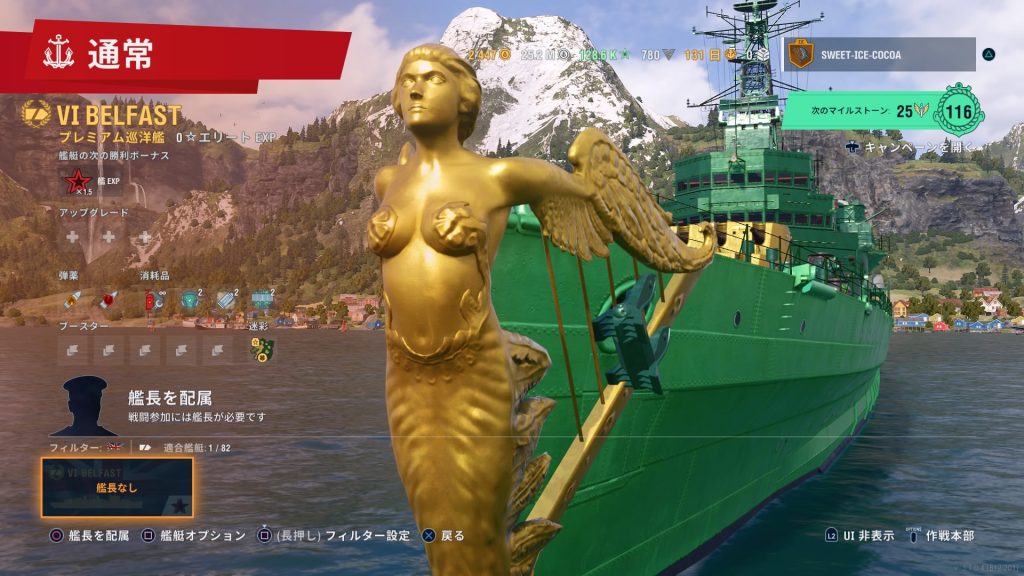Open the SWEET-ICE-COCOA player profile

(878, 54)
